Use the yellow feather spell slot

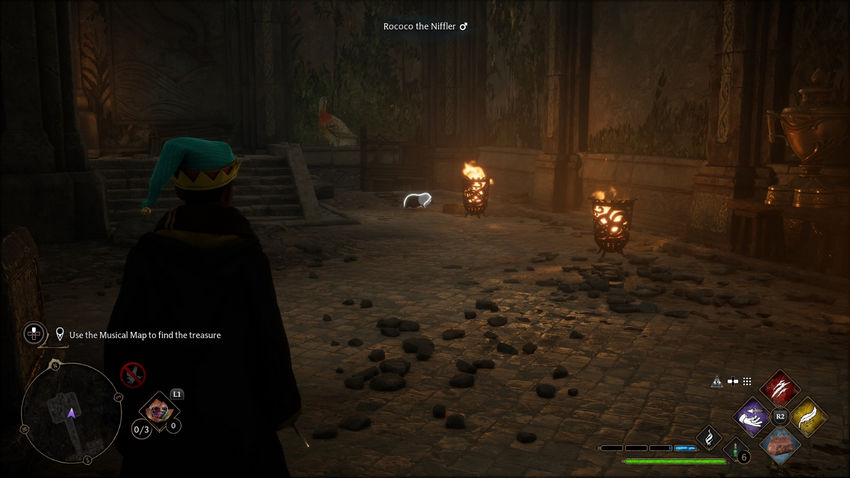[806, 416]
